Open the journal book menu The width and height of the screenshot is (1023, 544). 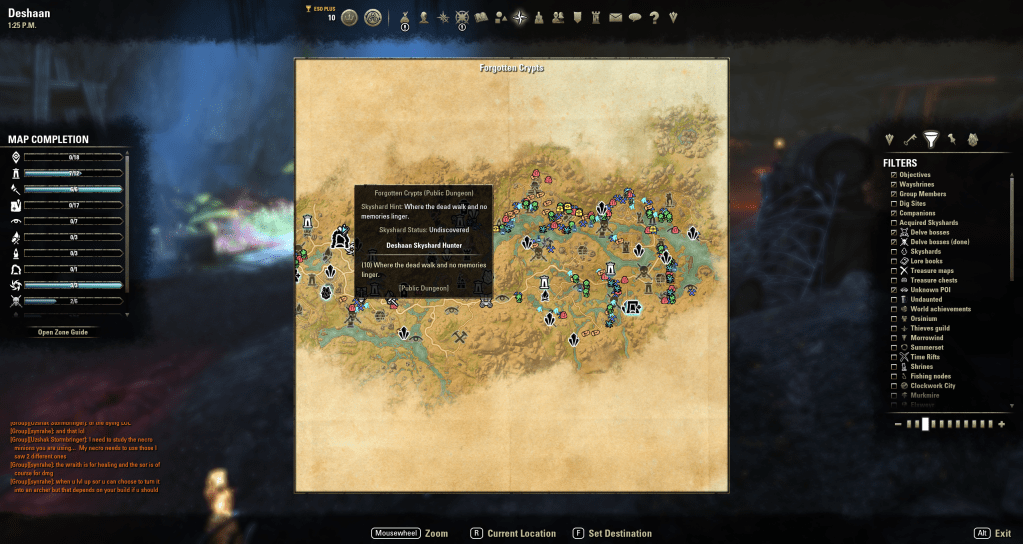(x=480, y=17)
